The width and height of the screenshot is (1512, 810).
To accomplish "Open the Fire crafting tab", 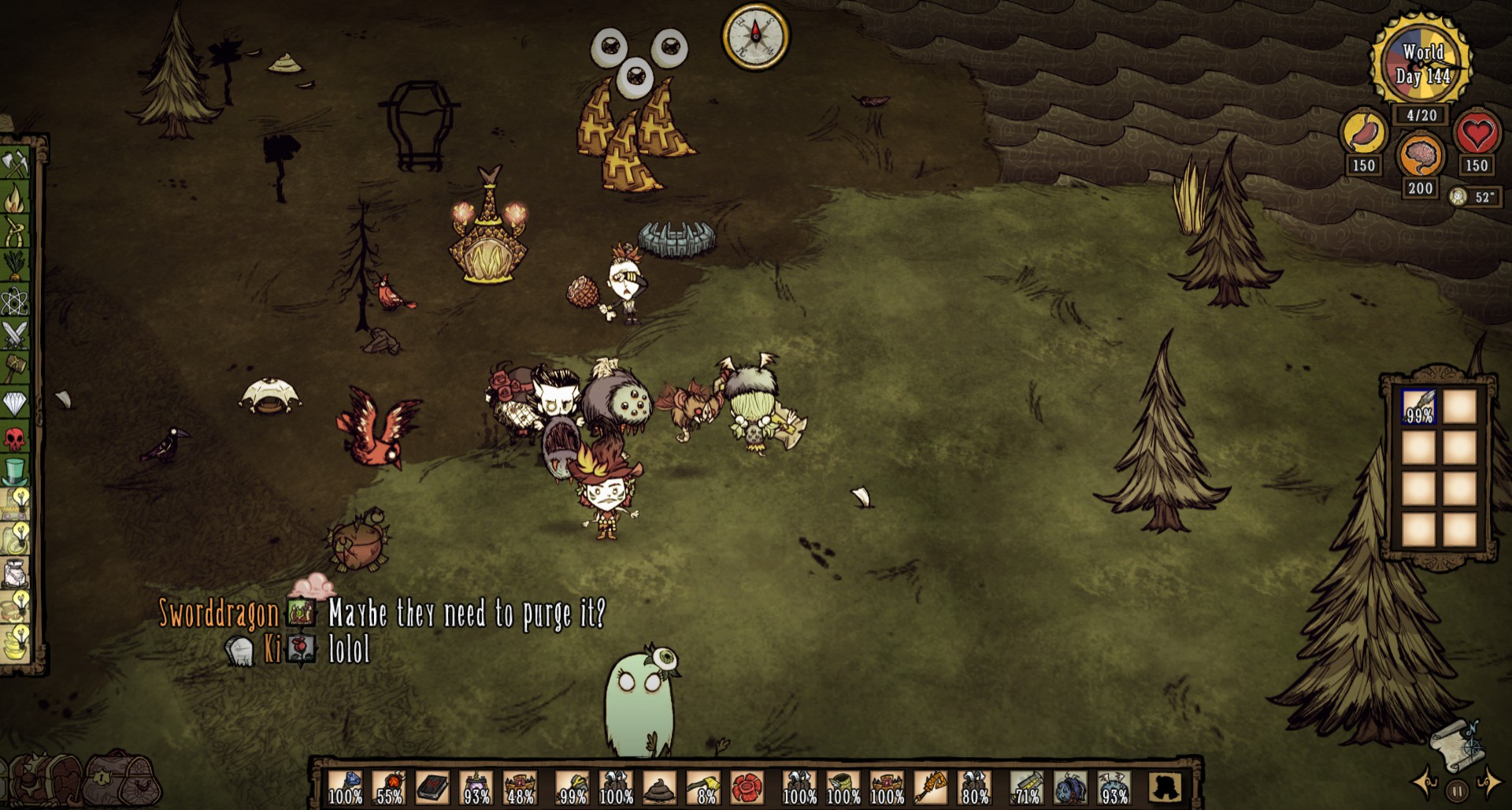I will pos(15,199).
